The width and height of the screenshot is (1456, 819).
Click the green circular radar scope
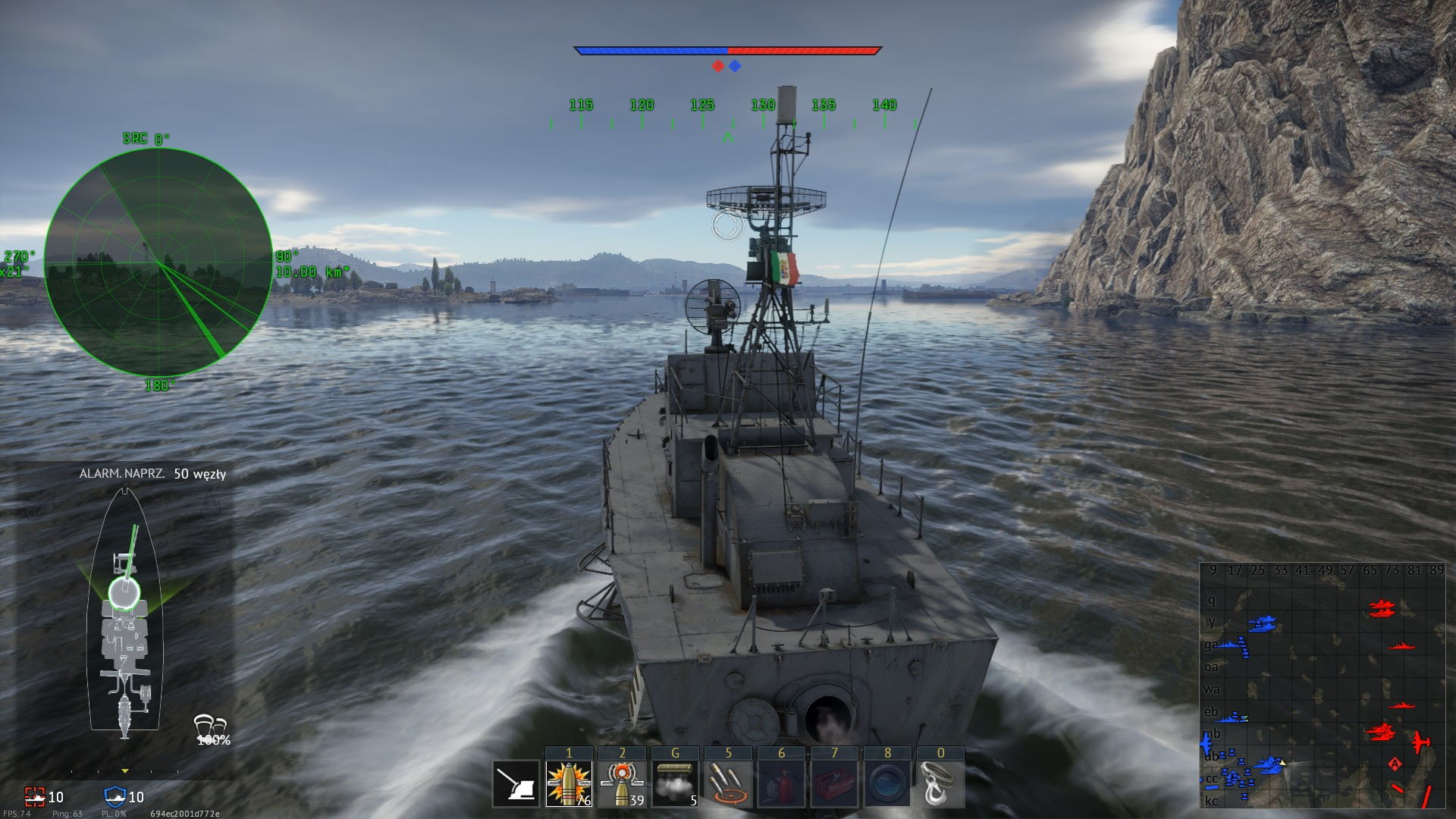158,262
